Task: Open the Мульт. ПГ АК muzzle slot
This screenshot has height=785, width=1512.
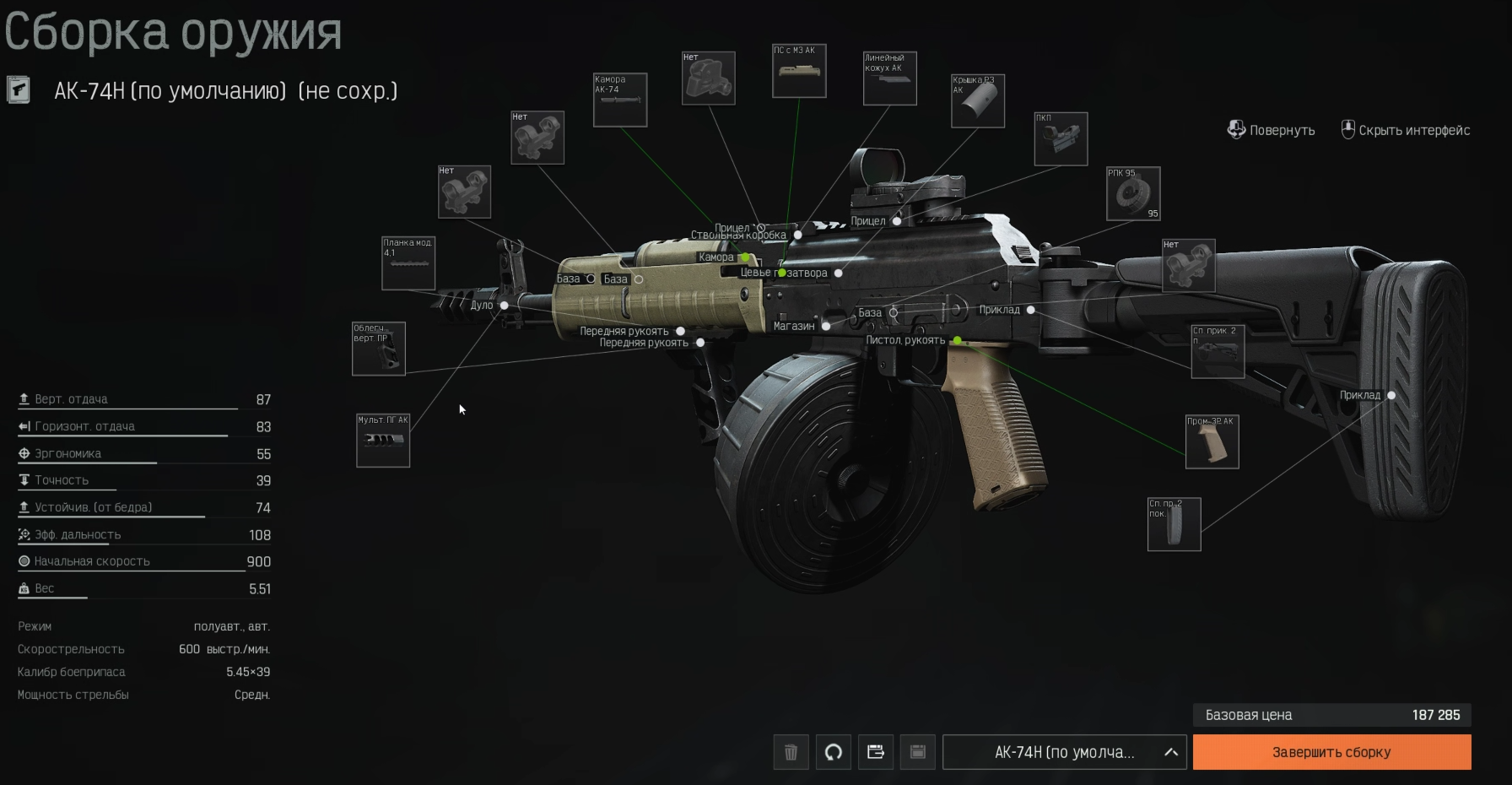Action: click(x=383, y=441)
